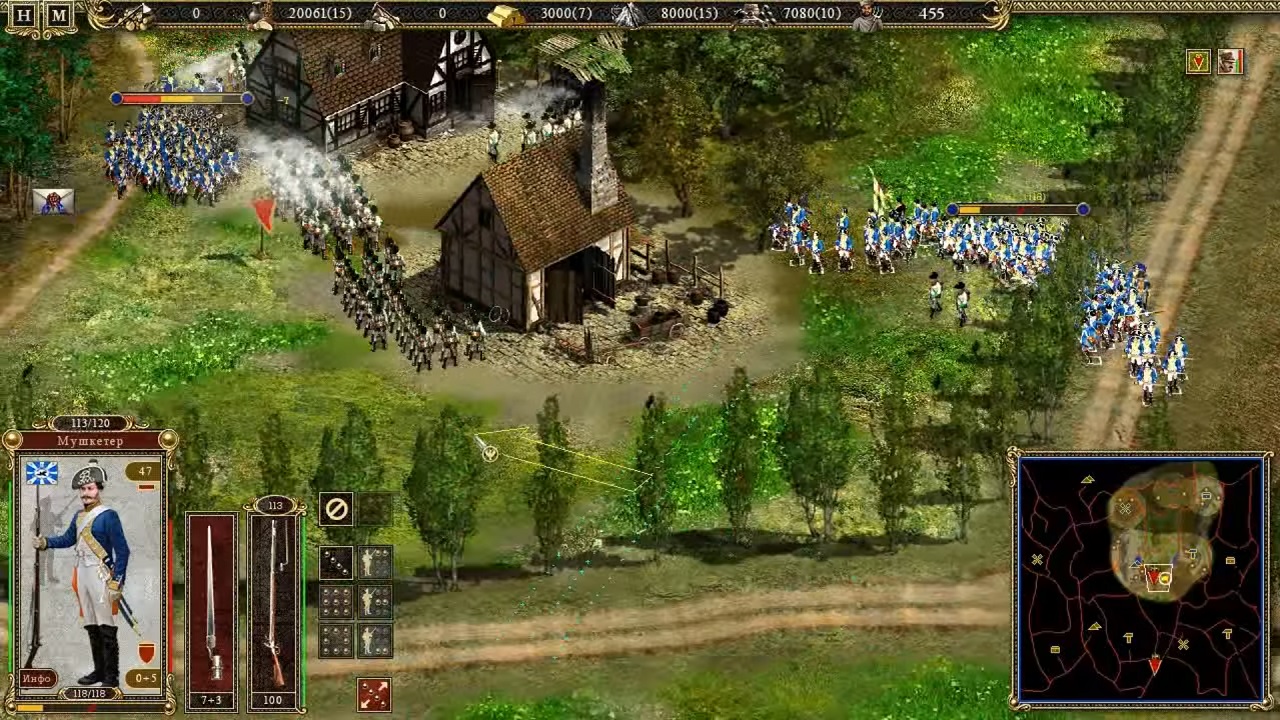Click the red shield marker icon
The height and width of the screenshot is (720, 1280).
(x=1198, y=62)
